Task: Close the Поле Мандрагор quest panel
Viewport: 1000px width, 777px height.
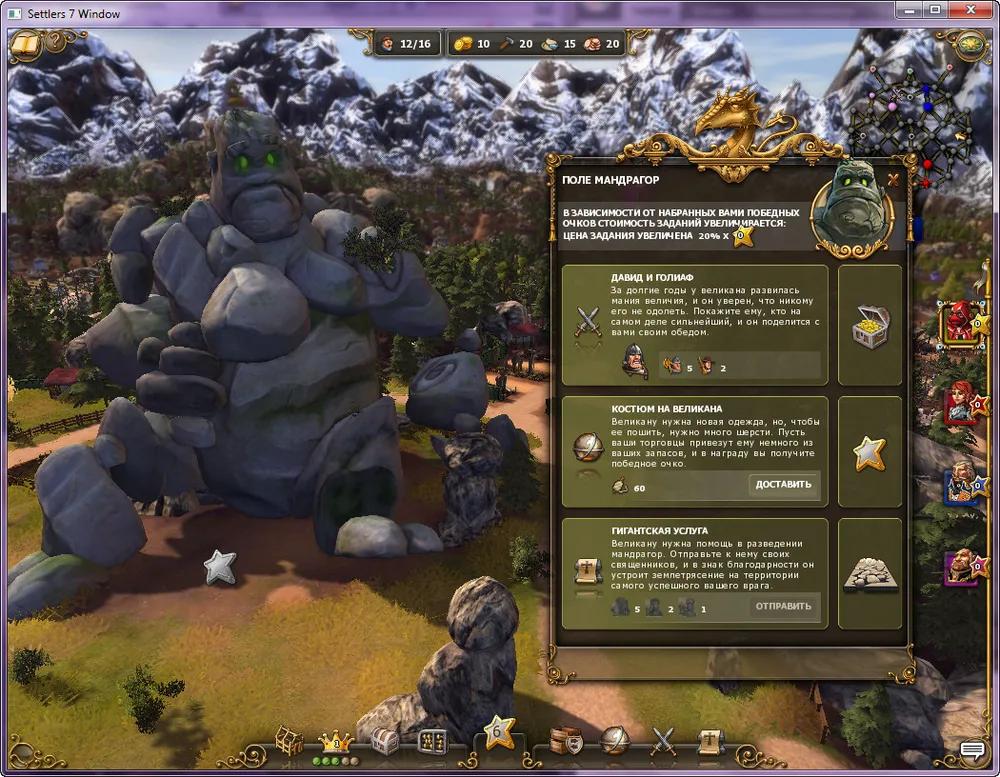Action: (893, 181)
